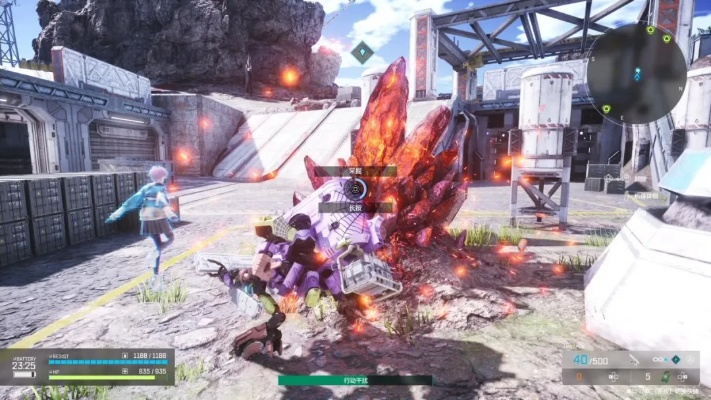Open the circular minimap
Viewport: 711px width, 400px height.
tap(637, 73)
